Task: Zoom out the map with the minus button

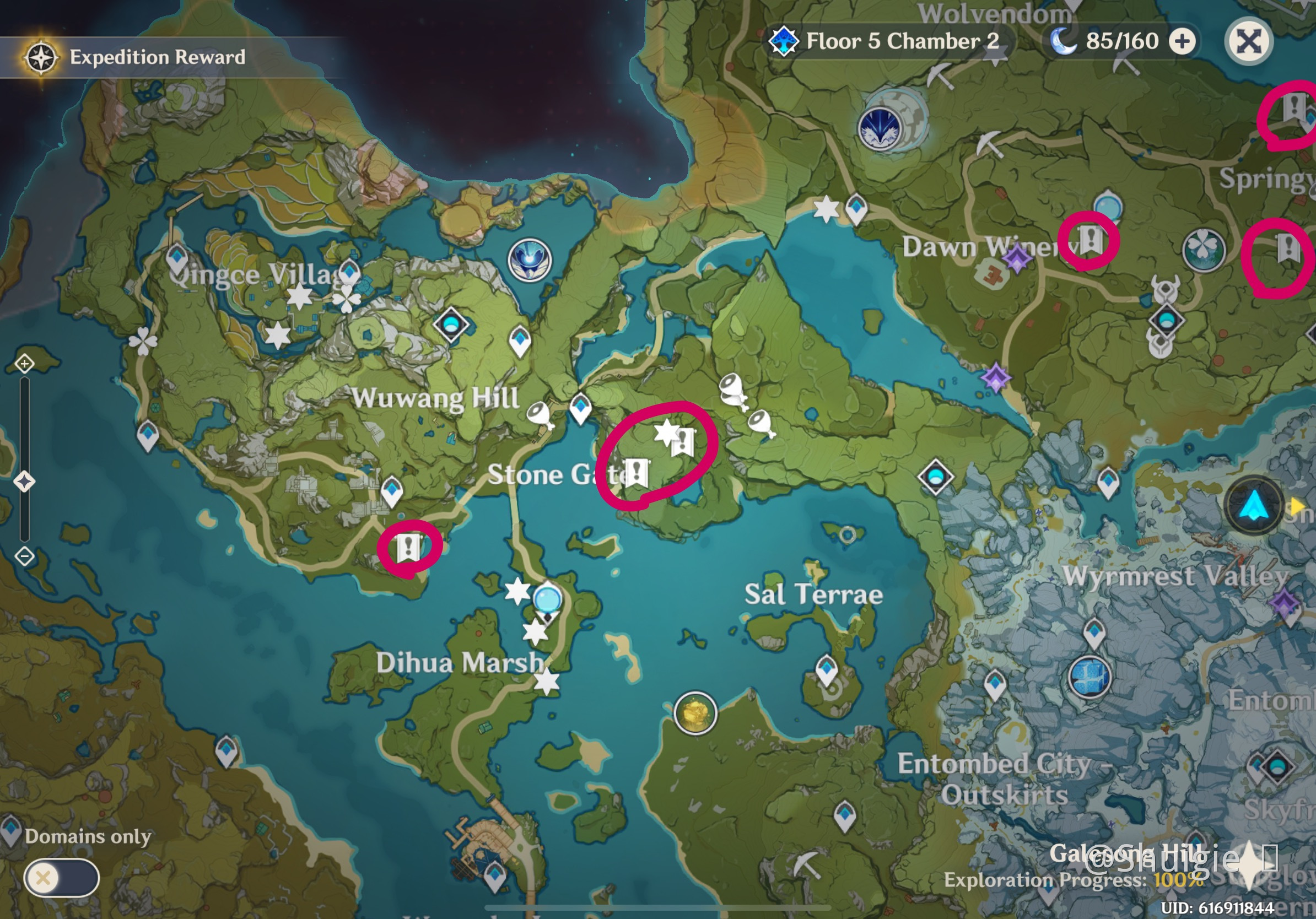Action: click(25, 556)
